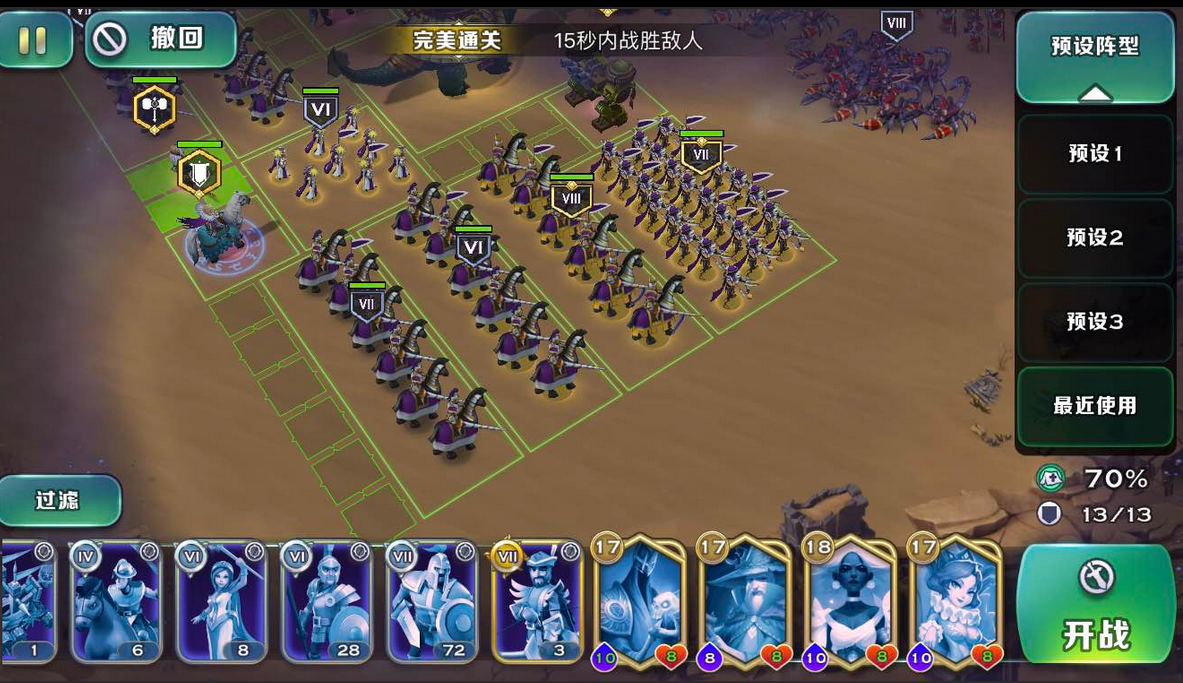Pick the female spear unit card with count 8
The height and width of the screenshot is (683, 1183).
coord(221,602)
